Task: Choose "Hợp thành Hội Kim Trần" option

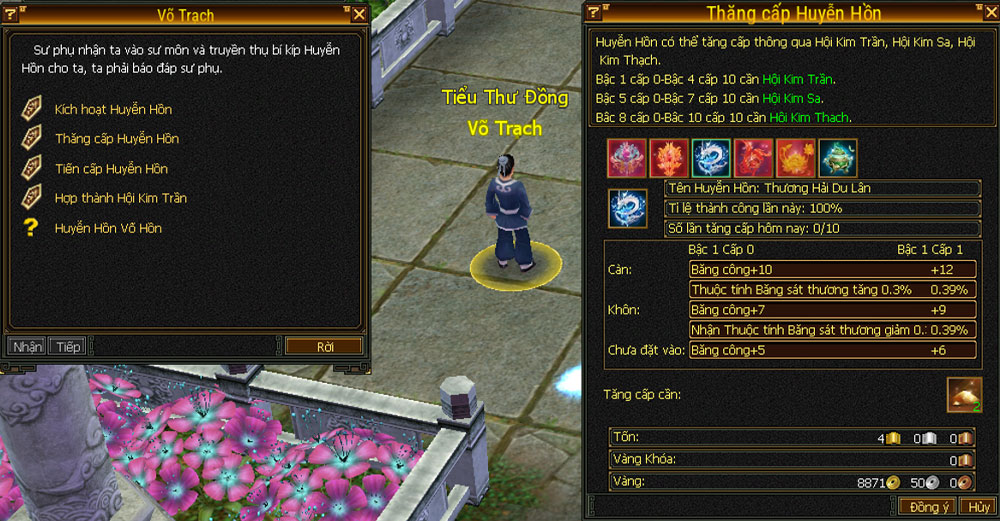Action: click(x=120, y=199)
